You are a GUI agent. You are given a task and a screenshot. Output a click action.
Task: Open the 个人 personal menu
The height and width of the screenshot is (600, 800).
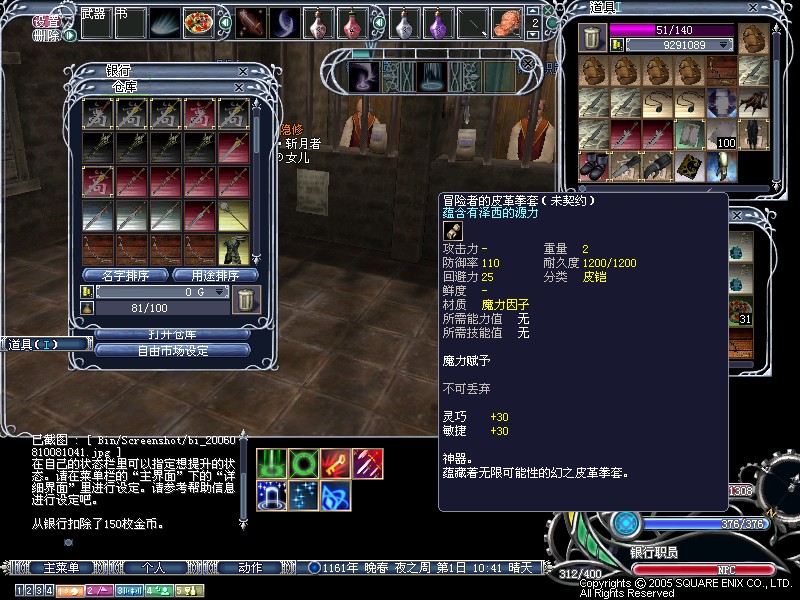[152, 567]
